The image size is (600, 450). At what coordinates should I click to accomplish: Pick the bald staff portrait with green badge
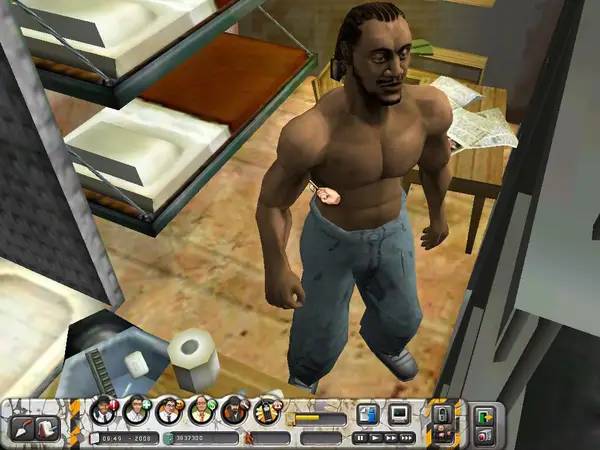(x=201, y=410)
